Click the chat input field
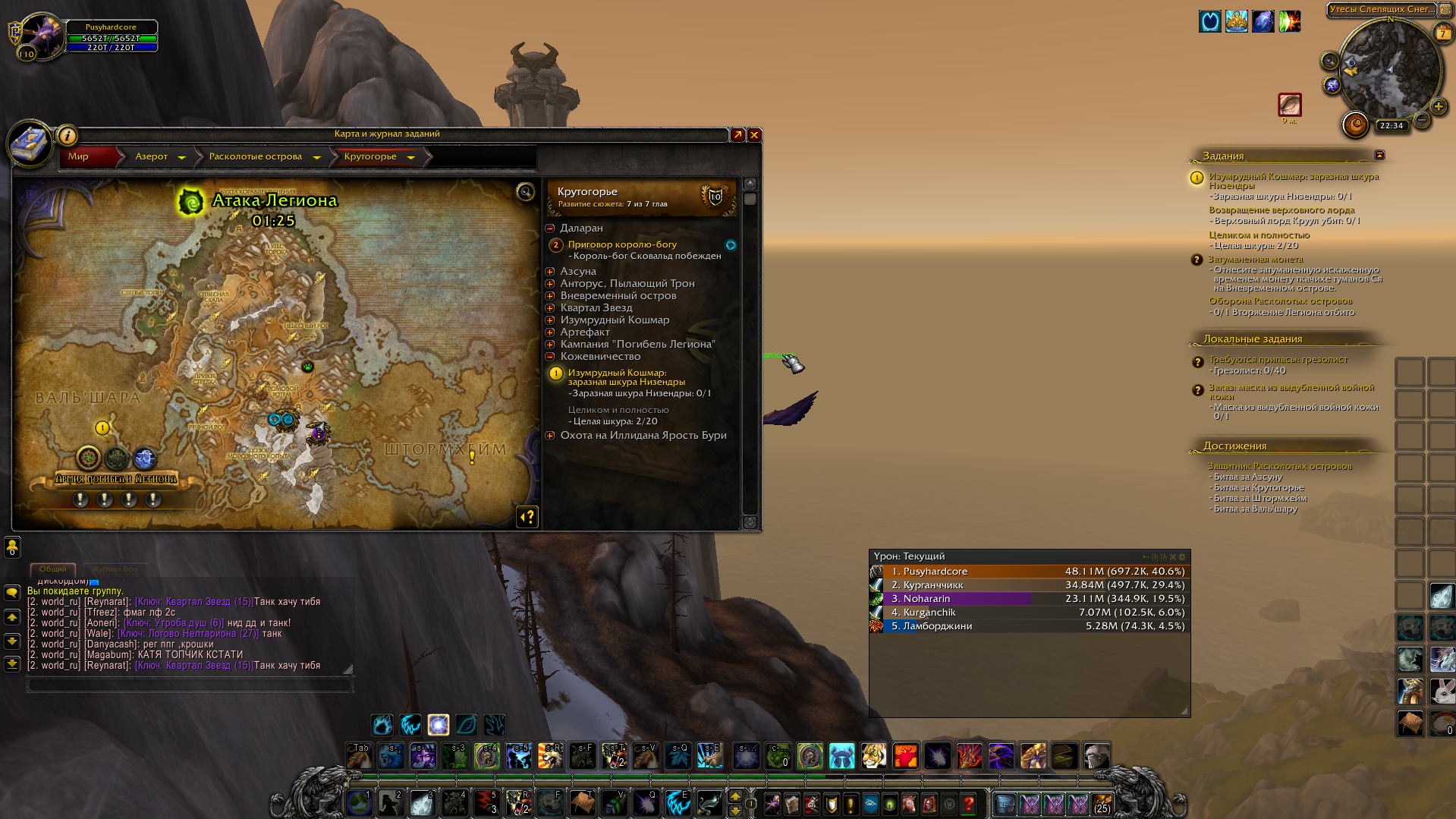Image resolution: width=1456 pixels, height=819 pixels. click(190, 685)
